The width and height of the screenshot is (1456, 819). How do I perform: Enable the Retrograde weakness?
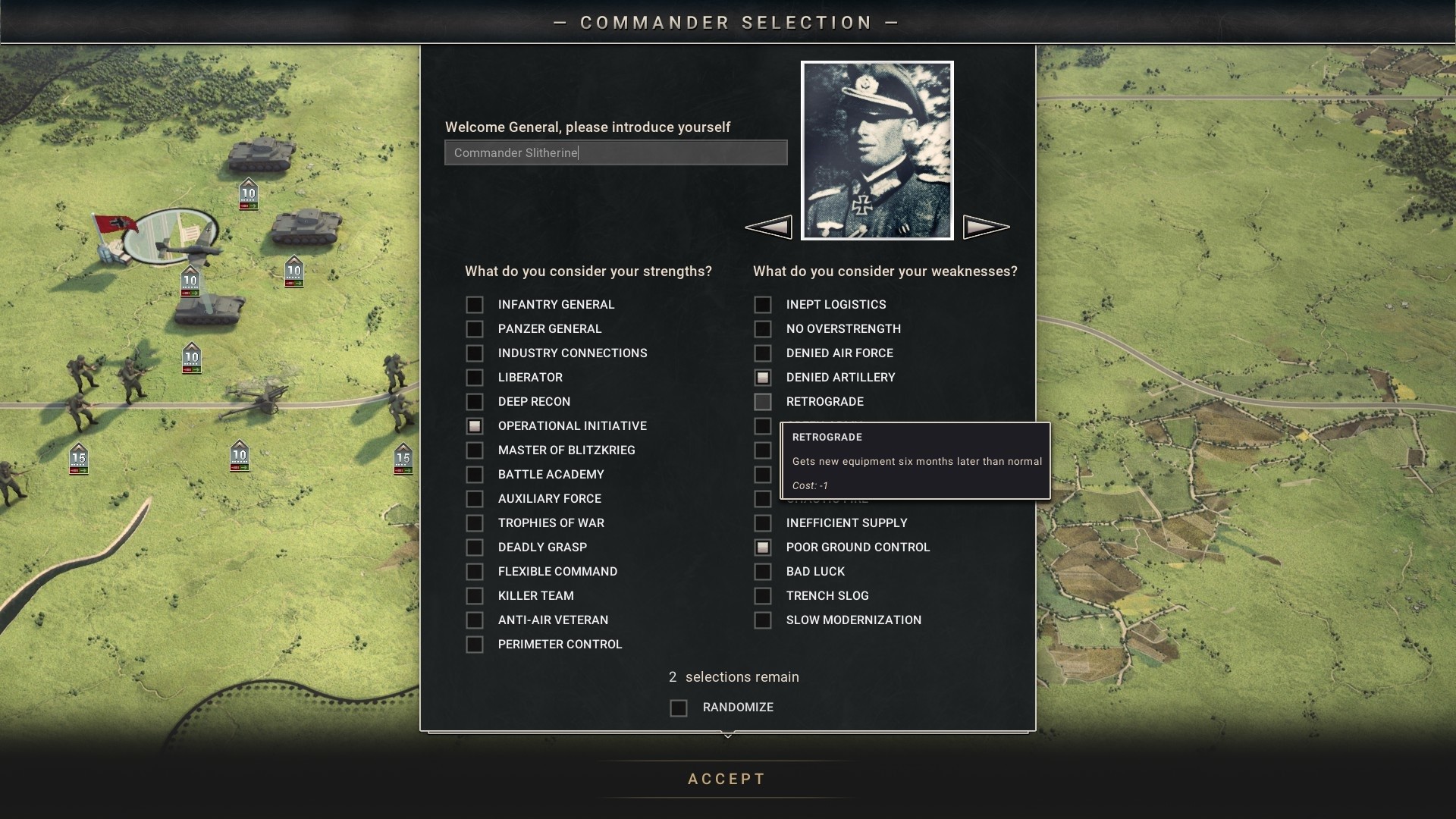tap(763, 402)
